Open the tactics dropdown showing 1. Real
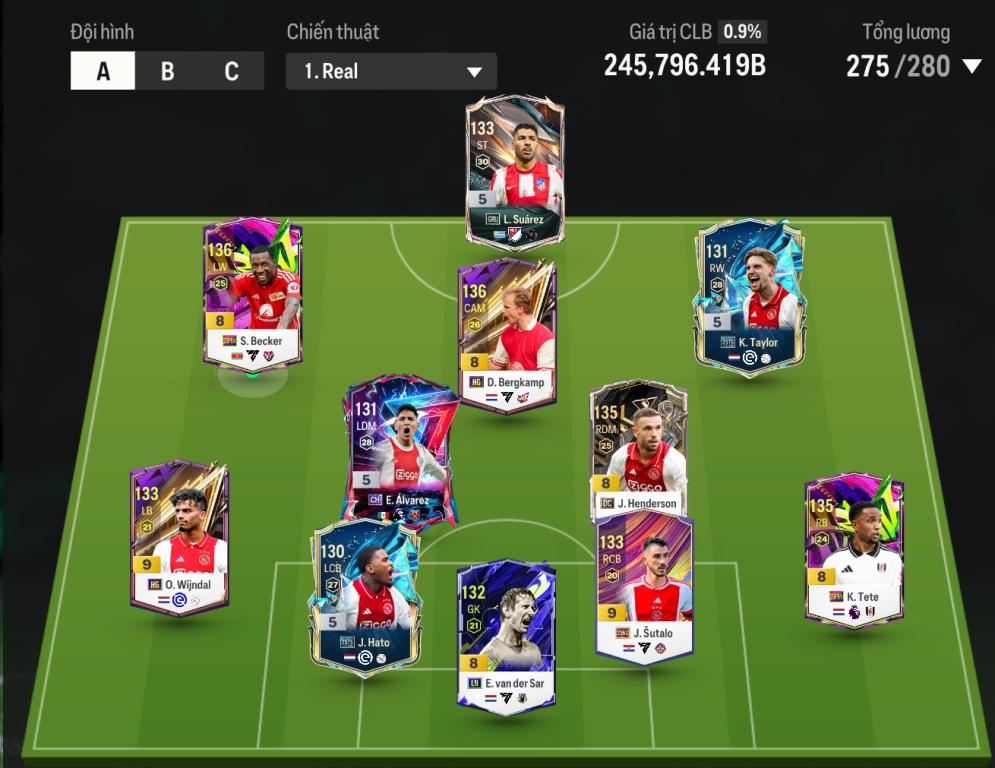The image size is (995, 768). pyautogui.click(x=391, y=72)
